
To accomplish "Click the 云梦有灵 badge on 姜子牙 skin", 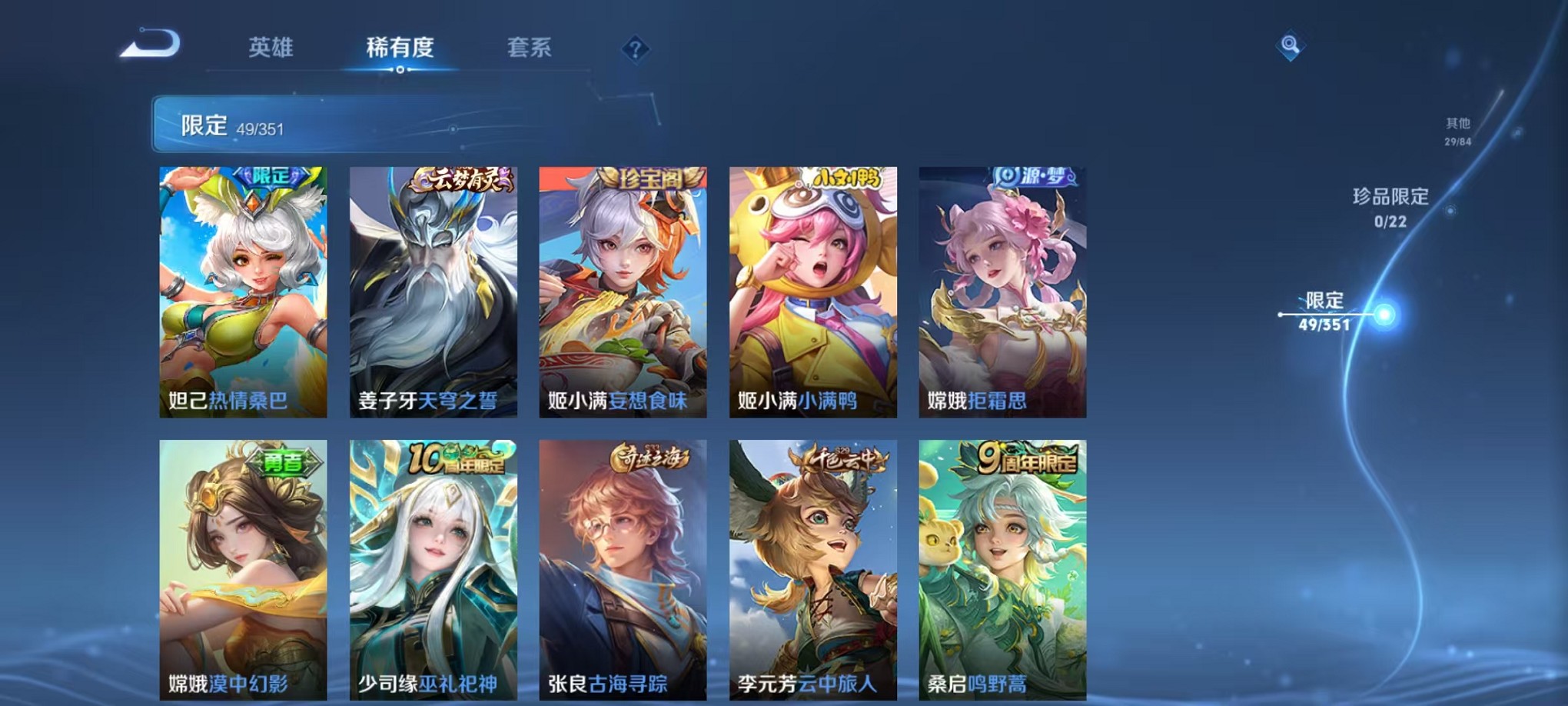I will point(460,178).
